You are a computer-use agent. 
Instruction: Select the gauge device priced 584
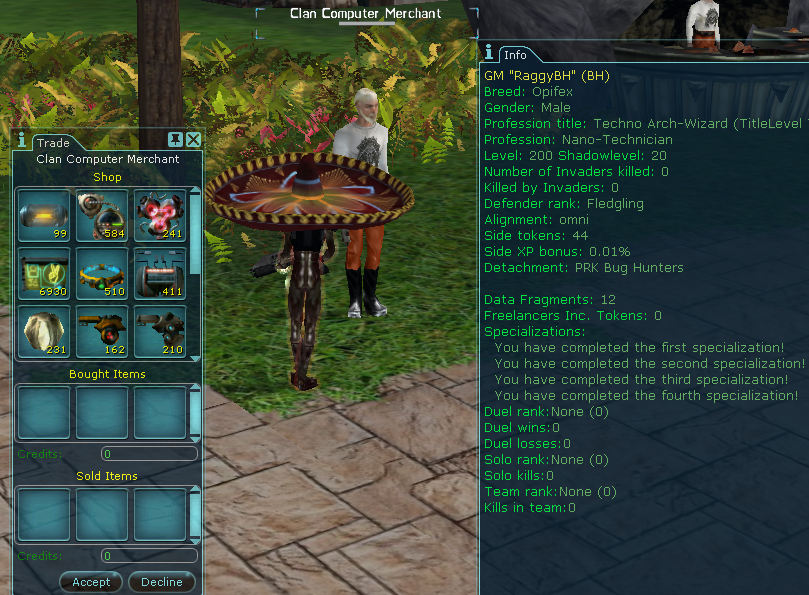pos(102,216)
